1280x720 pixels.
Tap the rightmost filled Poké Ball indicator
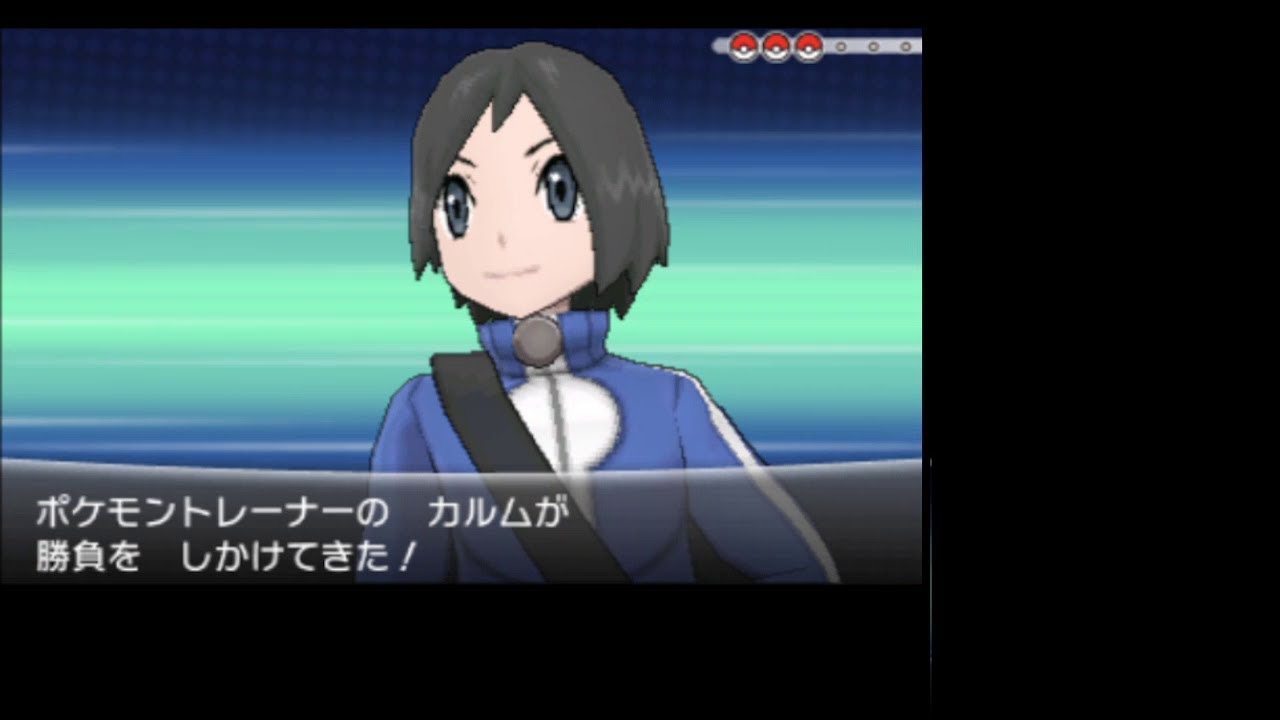pyautogui.click(x=807, y=44)
